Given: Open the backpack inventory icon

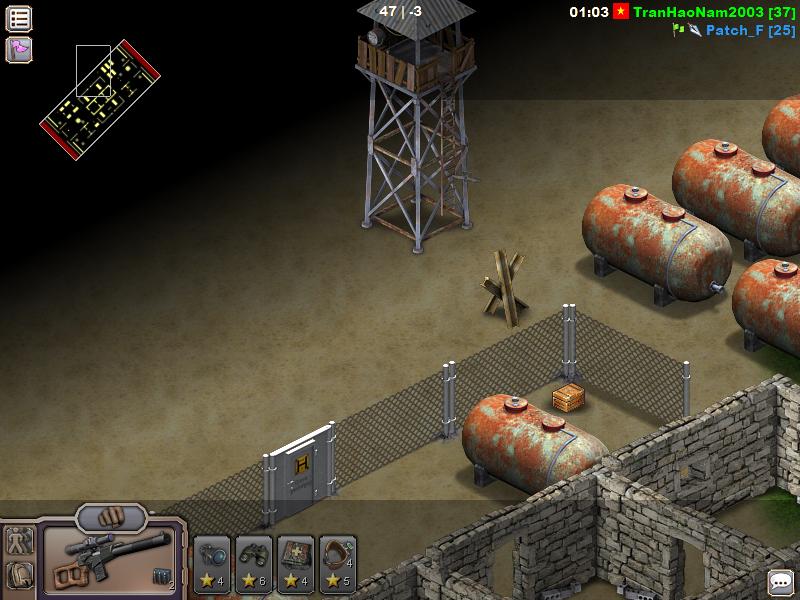Looking at the screenshot, I should tap(19, 574).
